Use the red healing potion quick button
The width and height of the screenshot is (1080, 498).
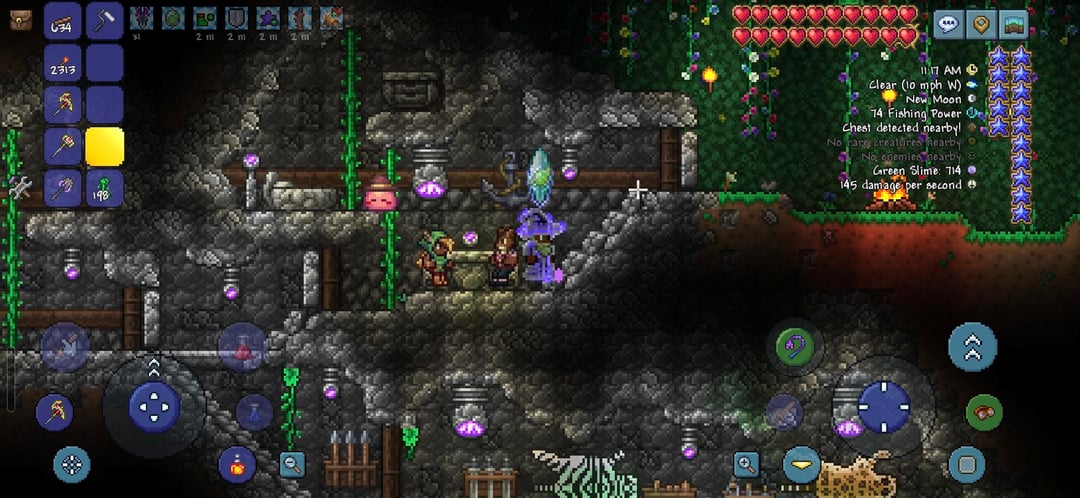pos(242,349)
